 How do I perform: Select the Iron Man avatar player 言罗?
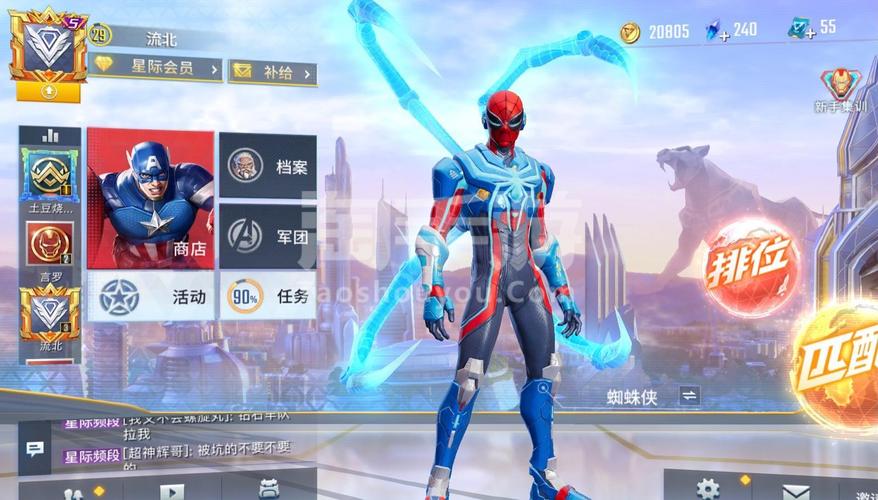click(x=49, y=243)
